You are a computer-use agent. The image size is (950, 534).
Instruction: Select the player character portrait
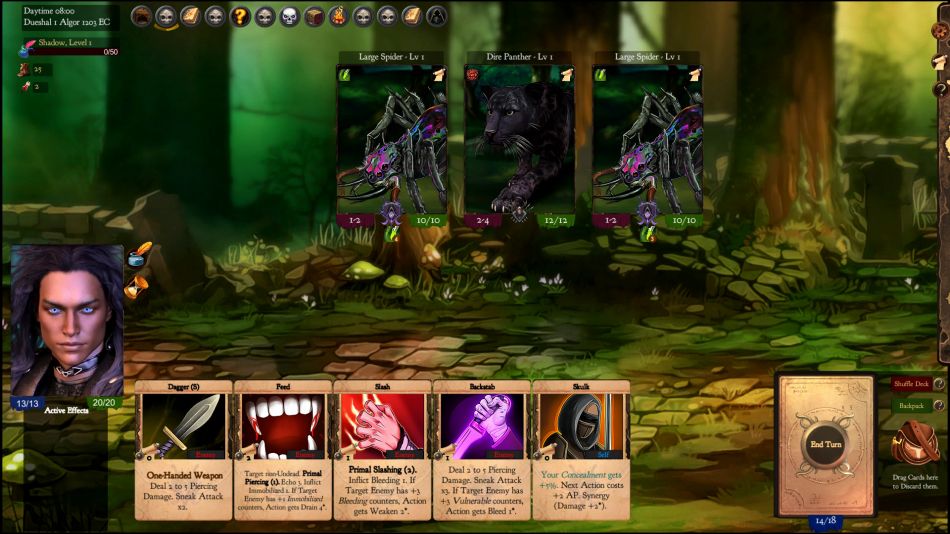[x=67, y=320]
